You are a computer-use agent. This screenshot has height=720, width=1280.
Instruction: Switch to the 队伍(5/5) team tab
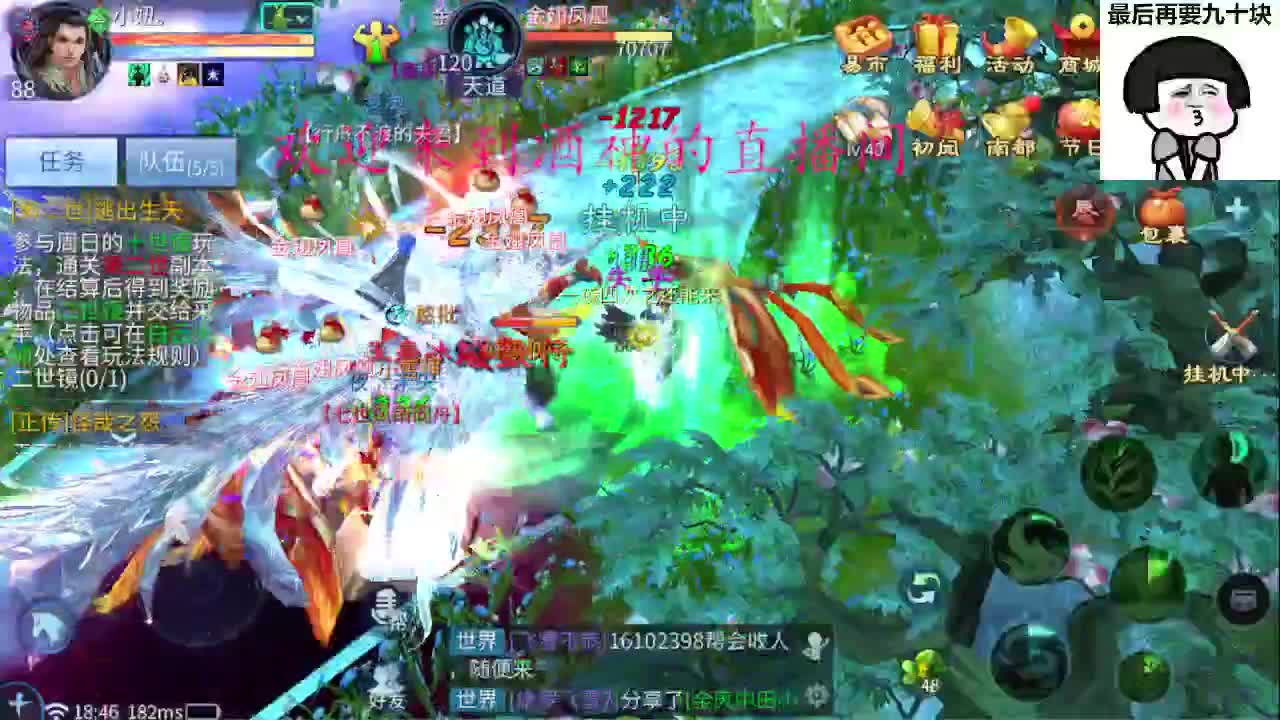point(178,162)
